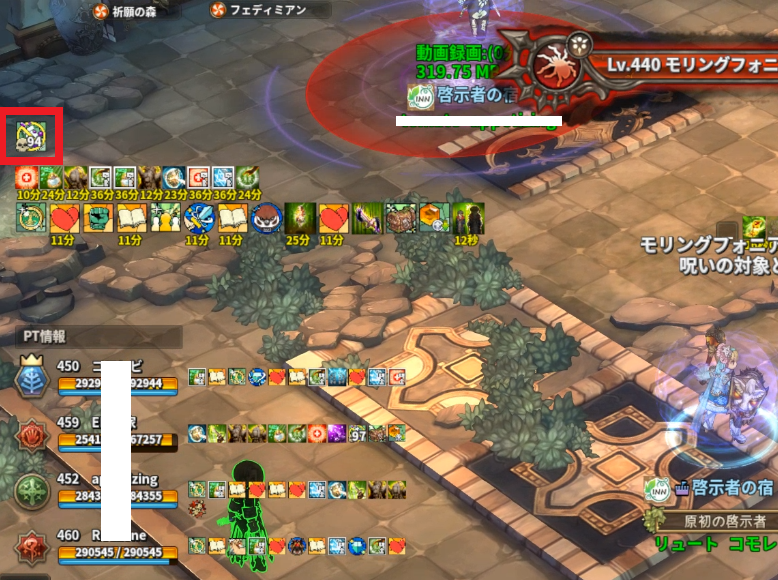Viewport: 778px width, 580px height.
Task: Click the skull buff icon showing 94
Action: click(33, 137)
